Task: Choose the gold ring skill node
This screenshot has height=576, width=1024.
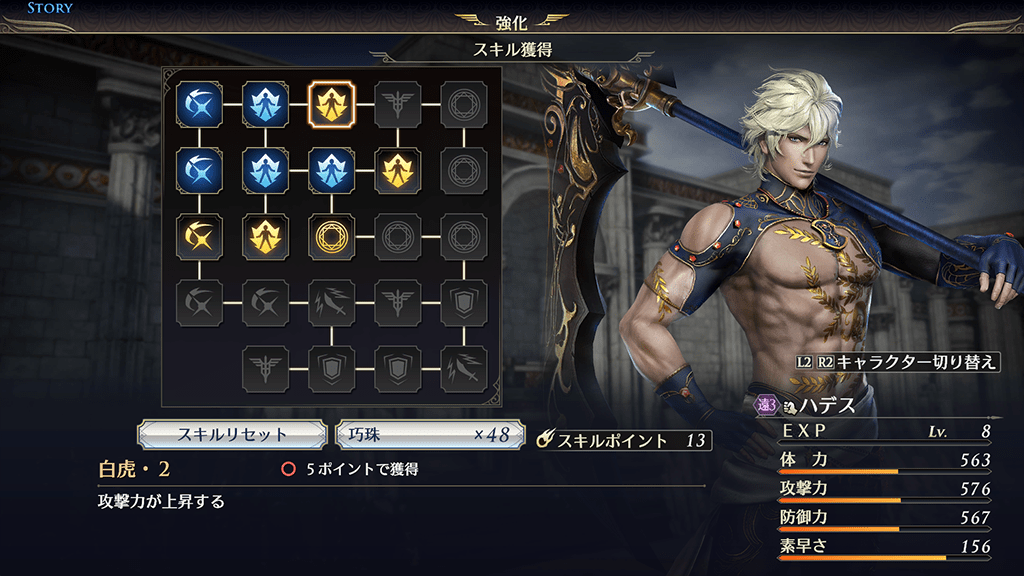Action: pyautogui.click(x=330, y=236)
